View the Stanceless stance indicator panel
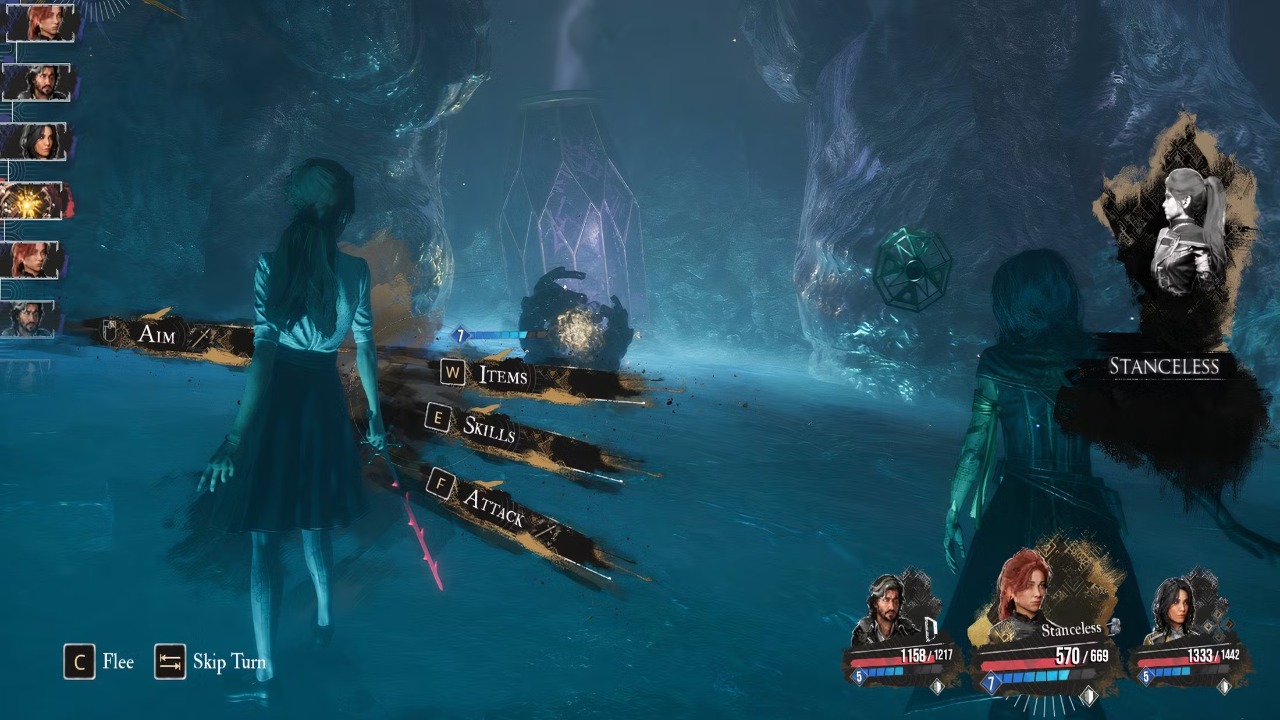 pos(1165,366)
